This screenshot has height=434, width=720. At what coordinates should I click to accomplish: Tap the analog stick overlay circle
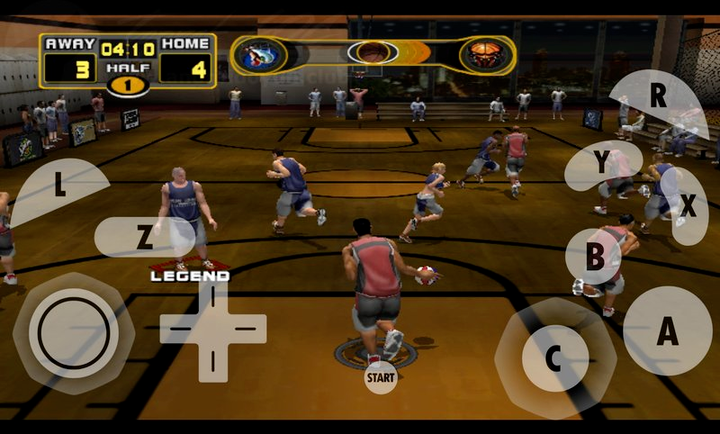coord(73,333)
